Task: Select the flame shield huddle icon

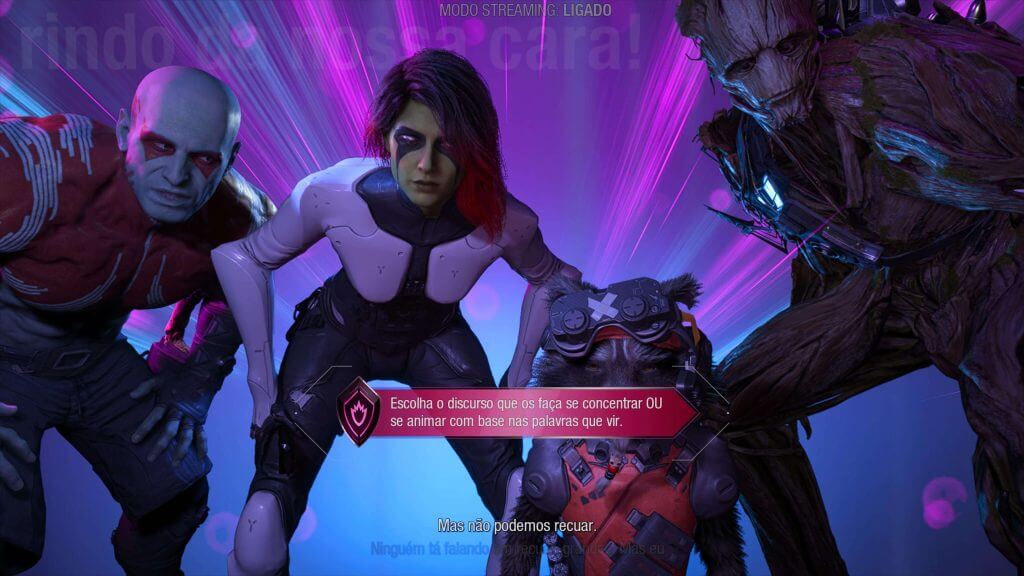Action: [358, 411]
